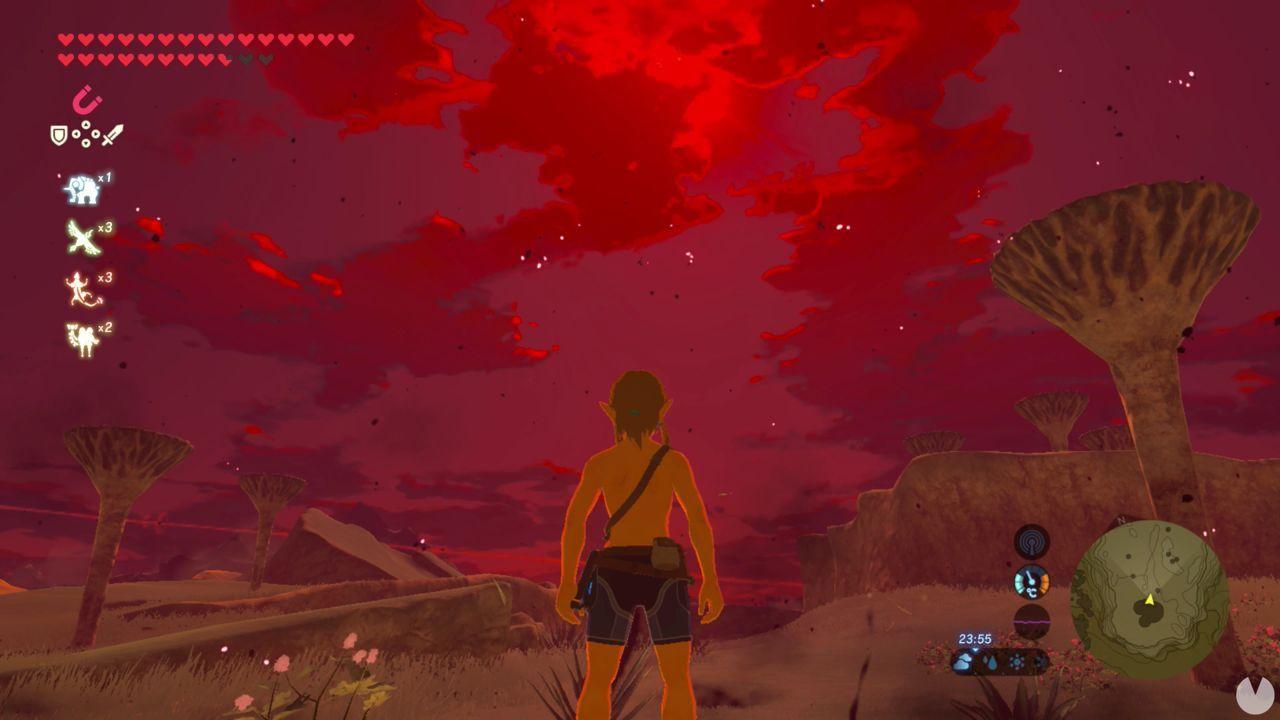
Task: Click the sword icon beside the D-pad indicator
Action: coord(112,134)
